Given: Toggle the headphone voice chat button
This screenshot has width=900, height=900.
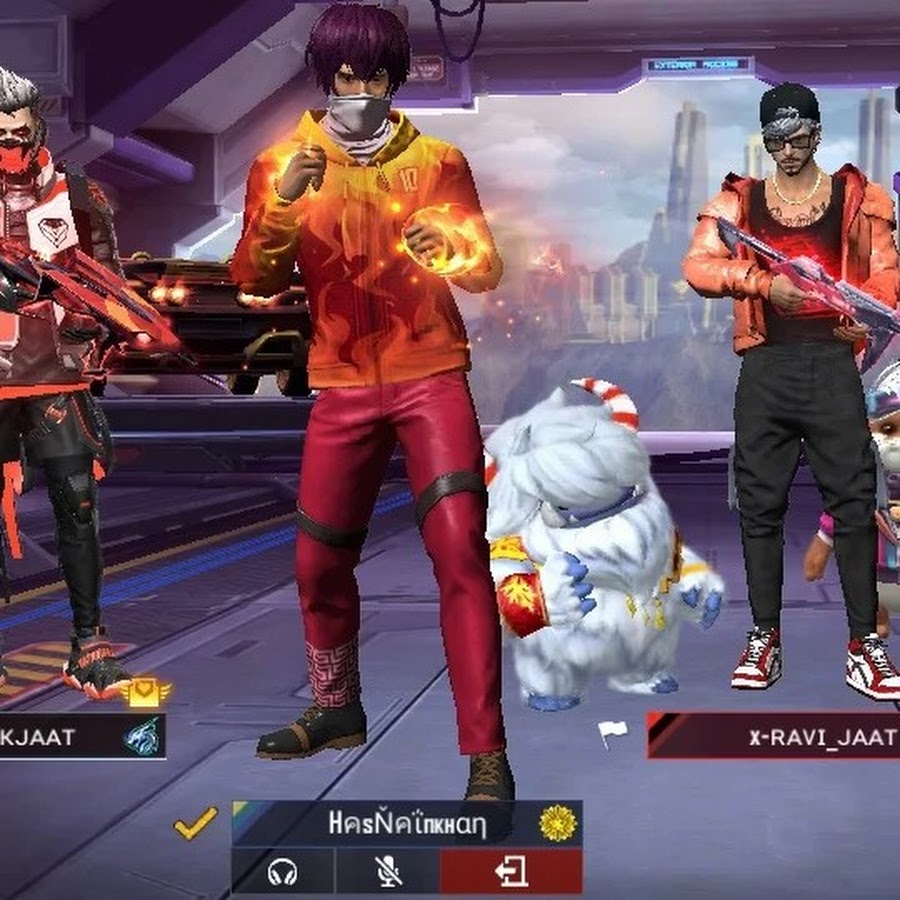Looking at the screenshot, I should [x=283, y=871].
